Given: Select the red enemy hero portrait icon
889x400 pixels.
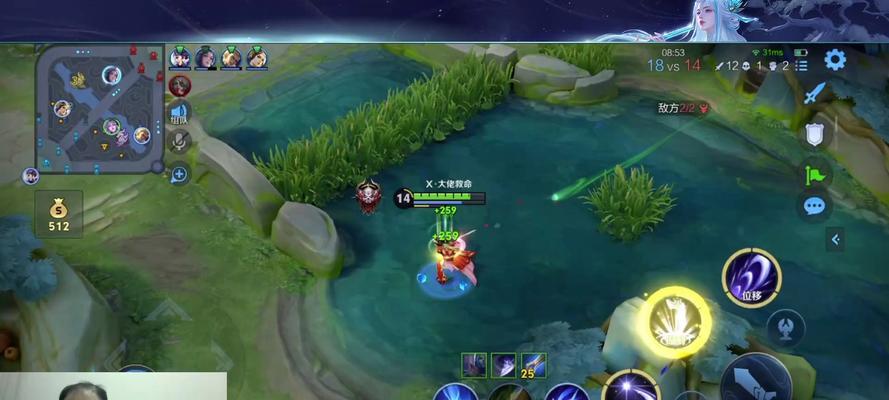Looking at the screenshot, I should [180, 85].
